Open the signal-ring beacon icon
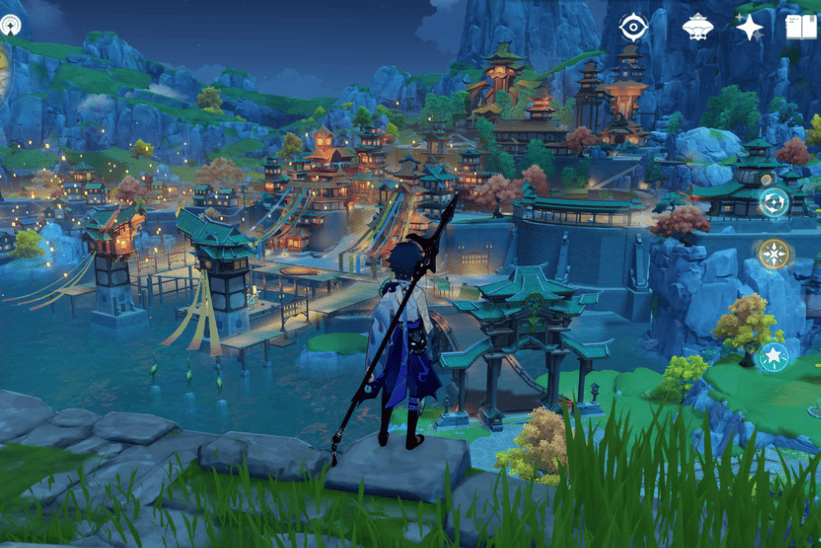Image resolution: width=821 pixels, height=548 pixels. (x=10, y=25)
